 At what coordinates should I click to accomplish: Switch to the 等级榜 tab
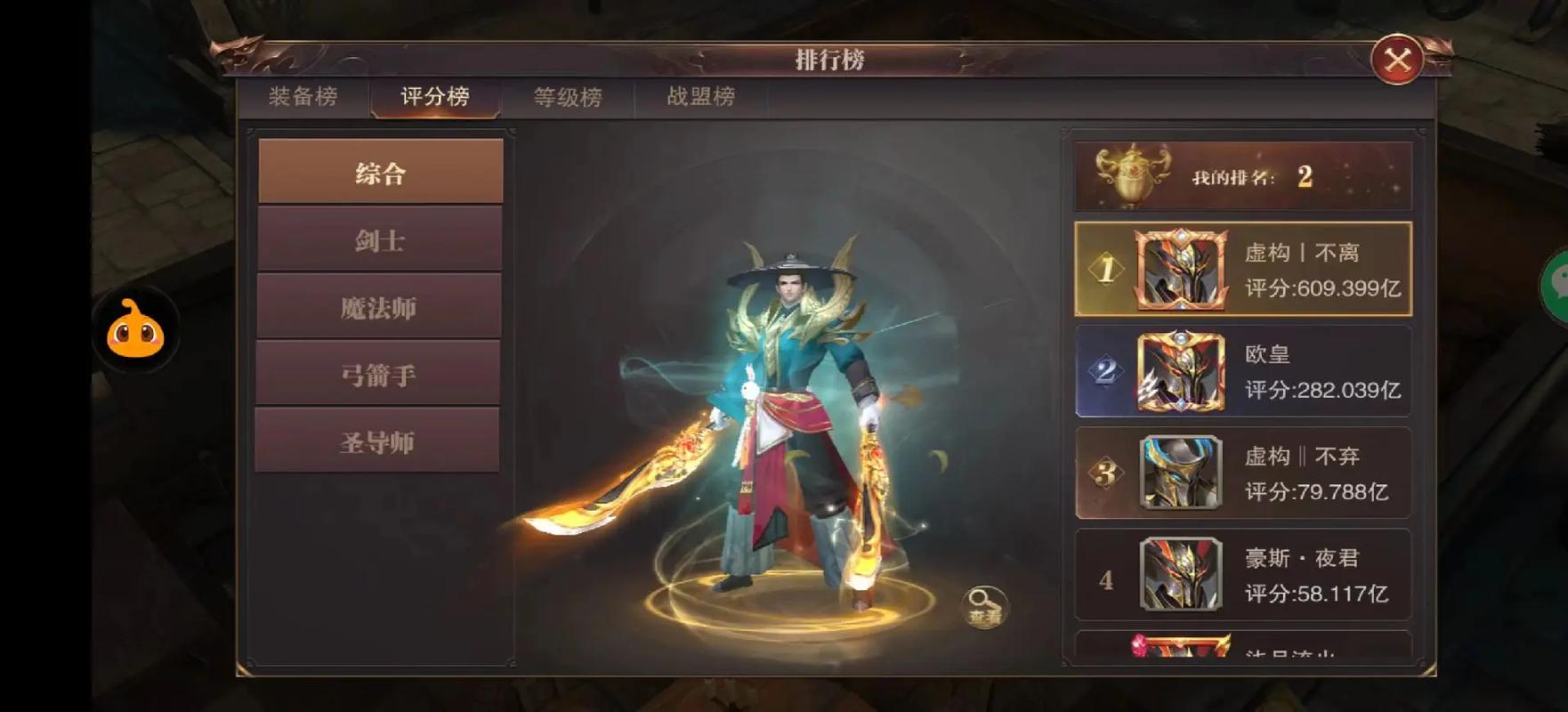569,98
